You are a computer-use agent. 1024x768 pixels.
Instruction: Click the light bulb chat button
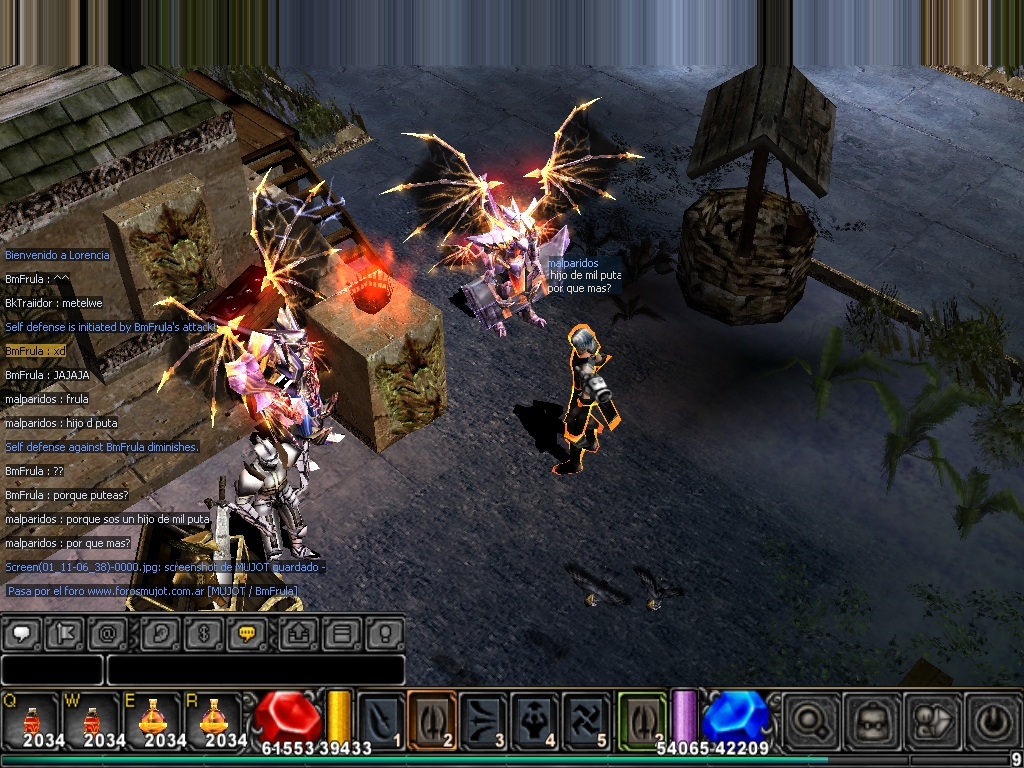click(x=383, y=633)
